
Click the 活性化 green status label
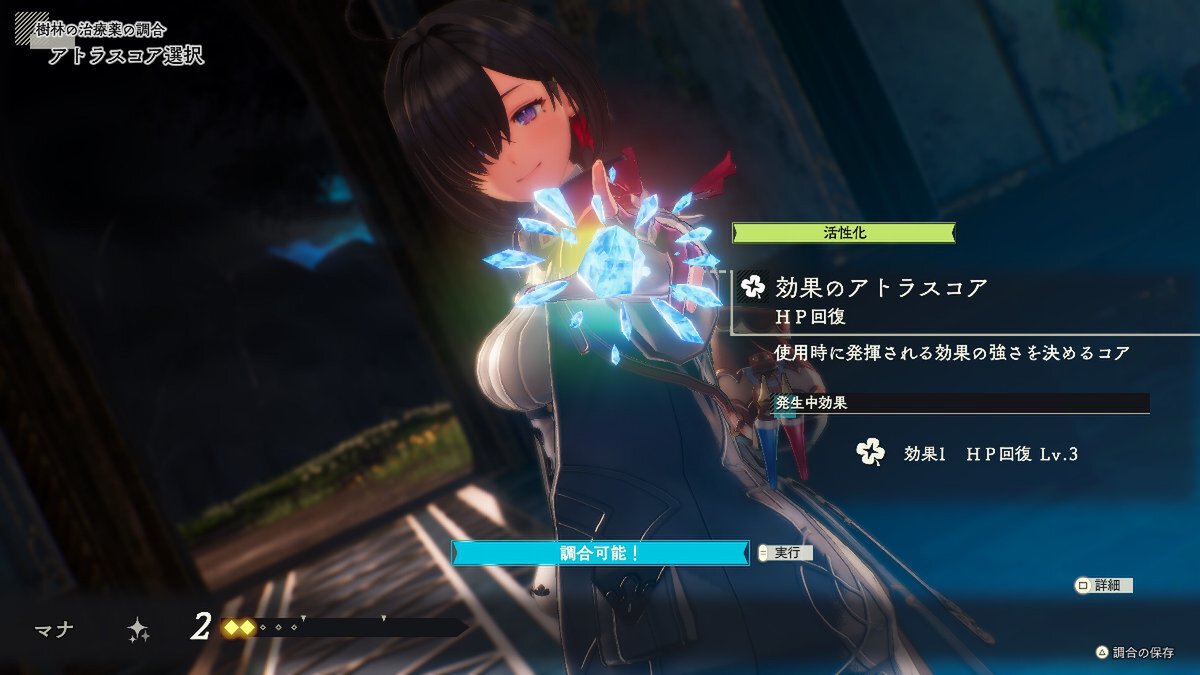tap(843, 233)
